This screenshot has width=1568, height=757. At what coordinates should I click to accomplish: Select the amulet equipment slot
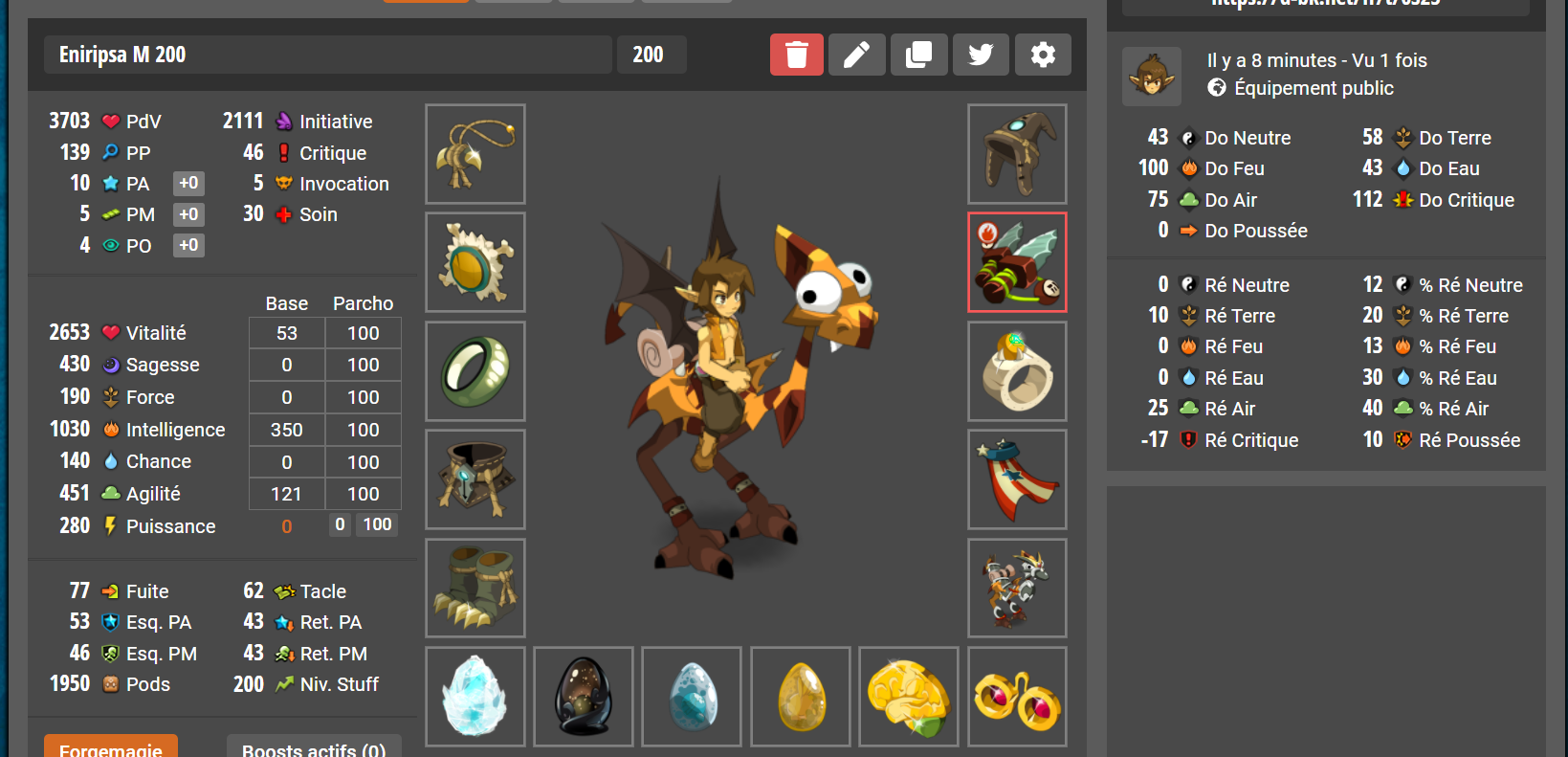coord(475,154)
